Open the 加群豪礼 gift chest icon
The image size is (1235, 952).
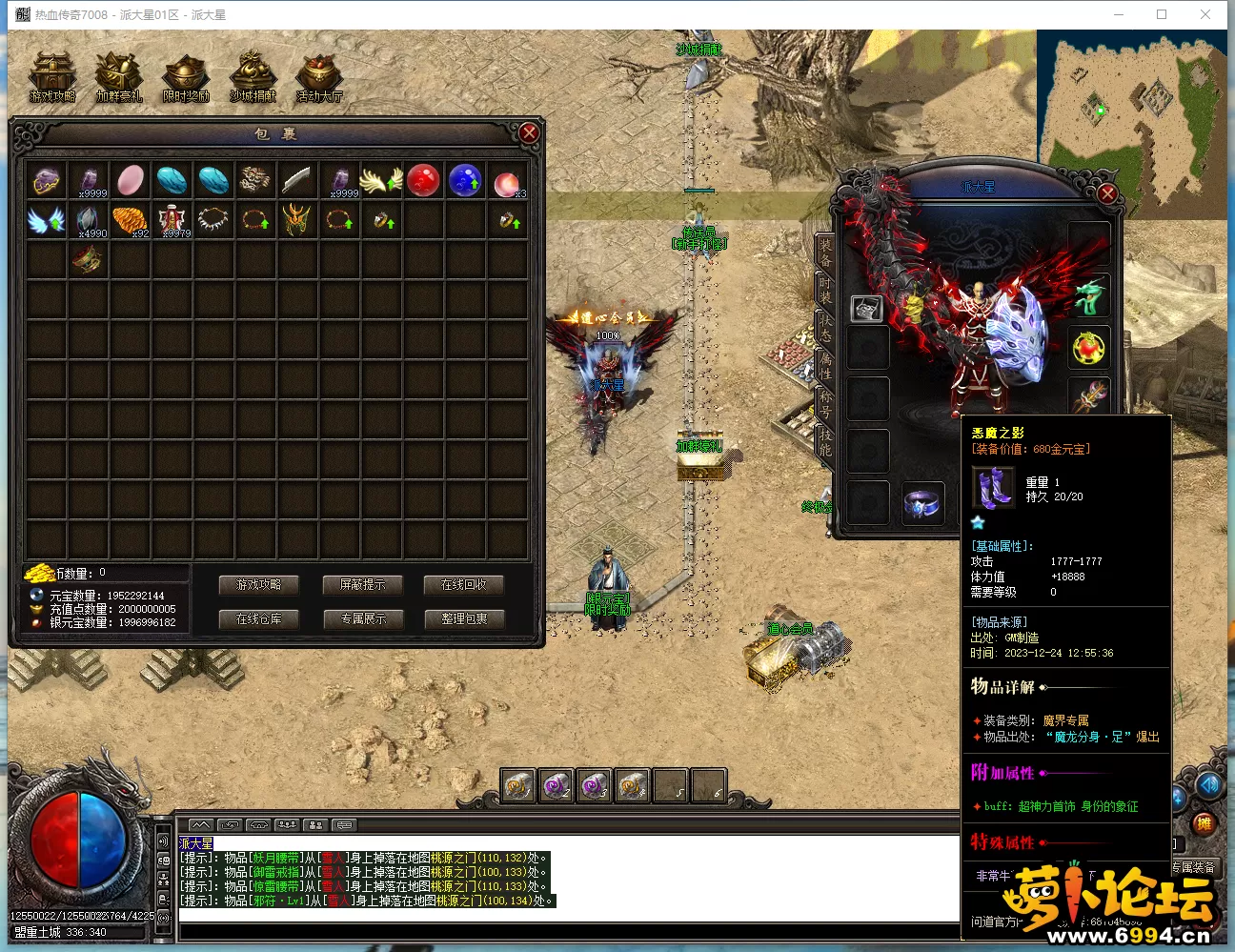coord(118,76)
